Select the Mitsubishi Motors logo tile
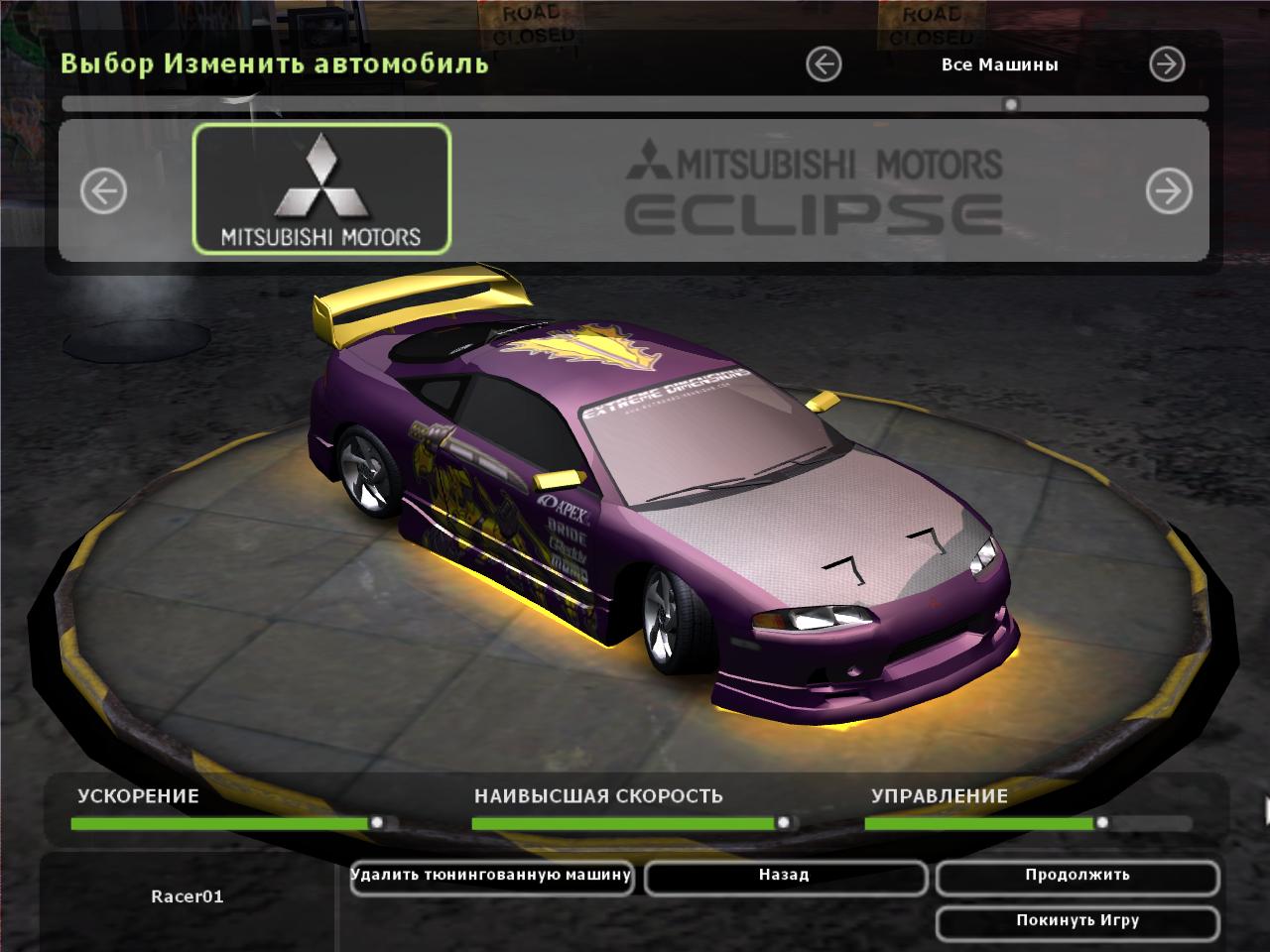Viewport: 1270px width, 952px height. [321, 188]
